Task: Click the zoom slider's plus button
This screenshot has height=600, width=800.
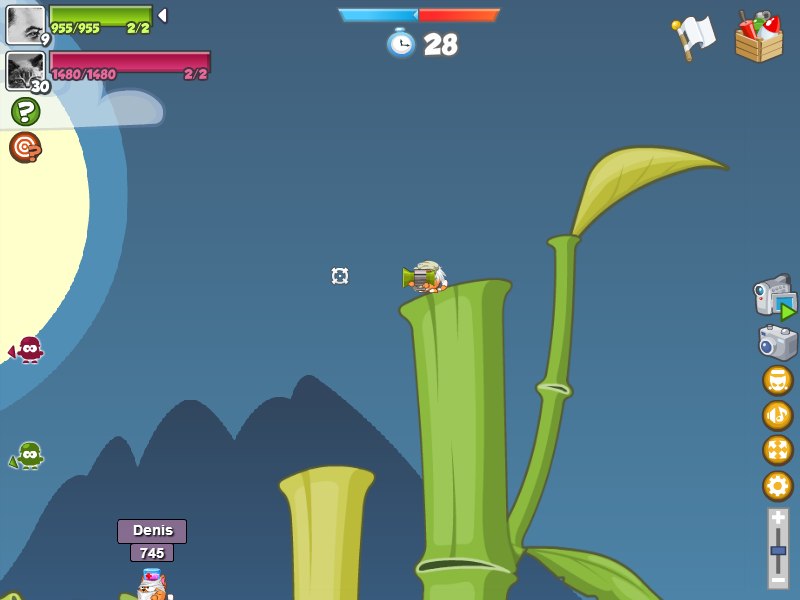Action: (778, 518)
